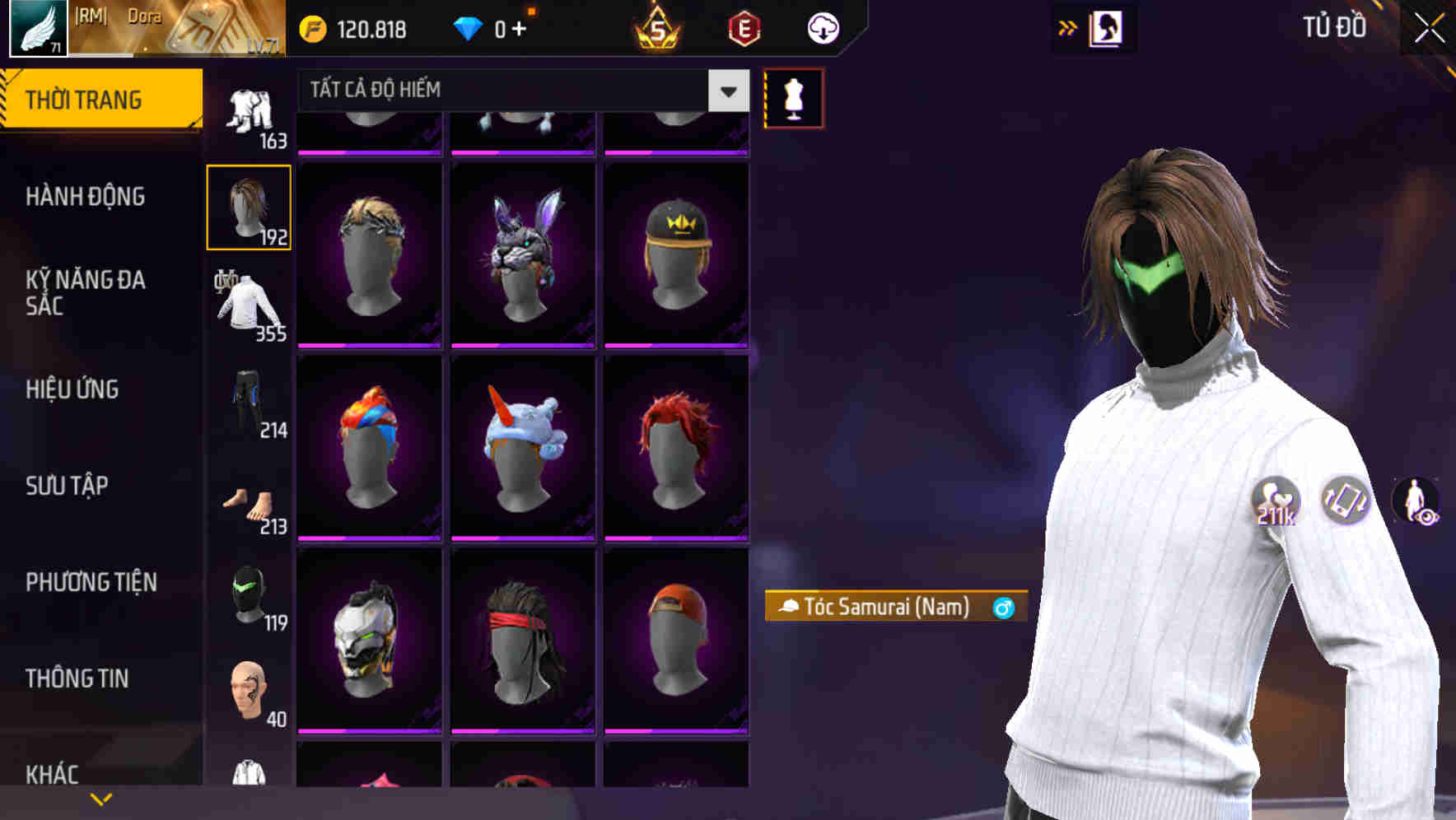The image size is (1456, 820).
Task: Collapse the panel using the double-arrow chevron
Action: tap(1067, 26)
